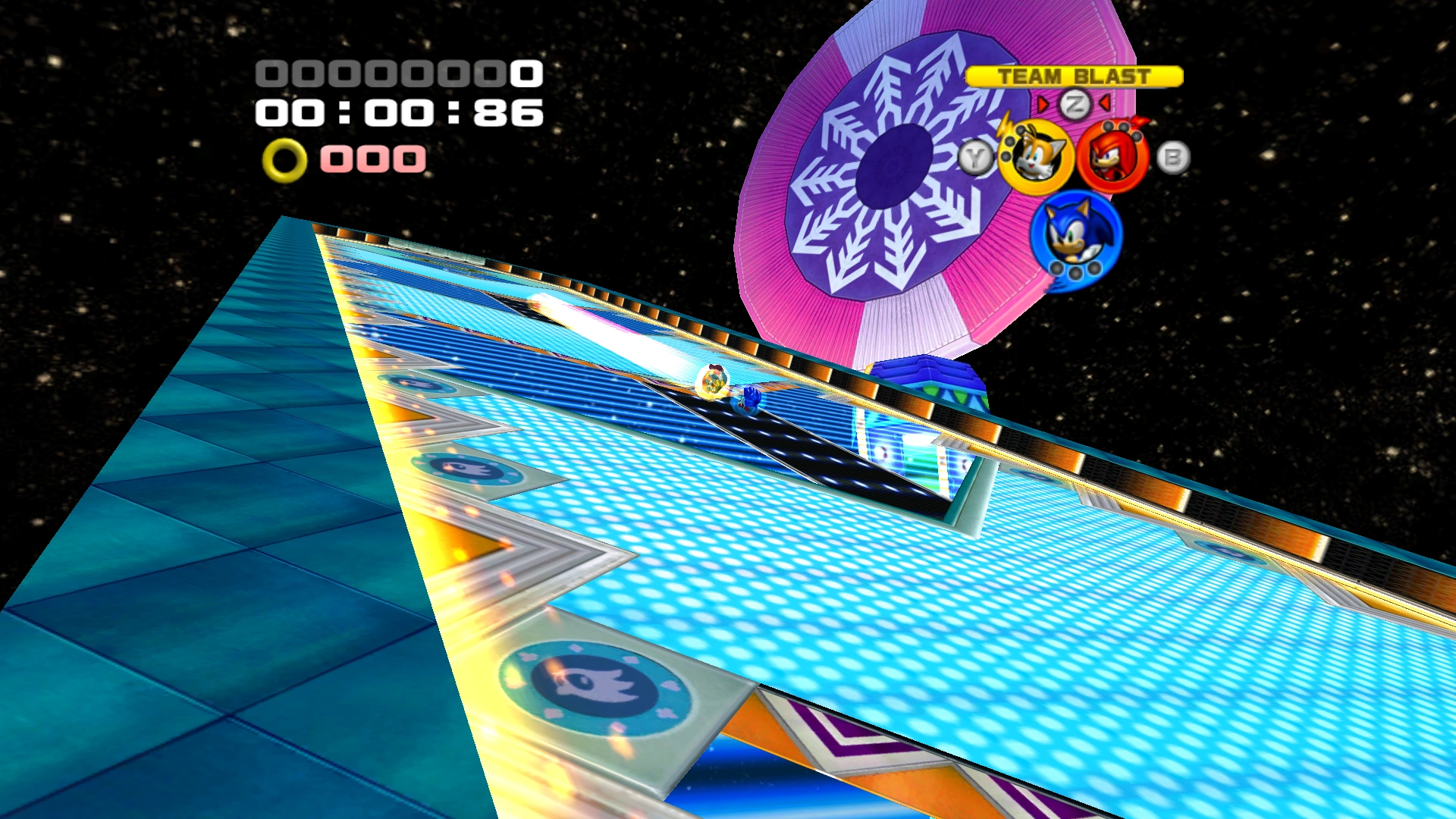Choose the Sonic leader portrait
The height and width of the screenshot is (819, 1456).
coord(1075,235)
